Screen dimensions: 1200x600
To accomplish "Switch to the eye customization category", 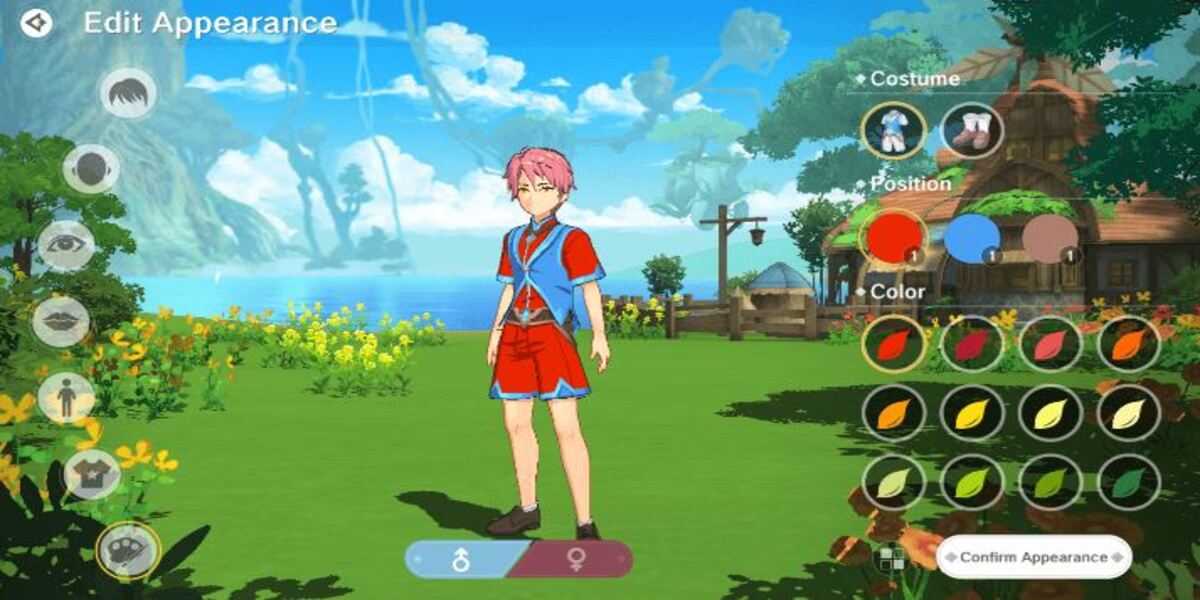I will [x=66, y=245].
